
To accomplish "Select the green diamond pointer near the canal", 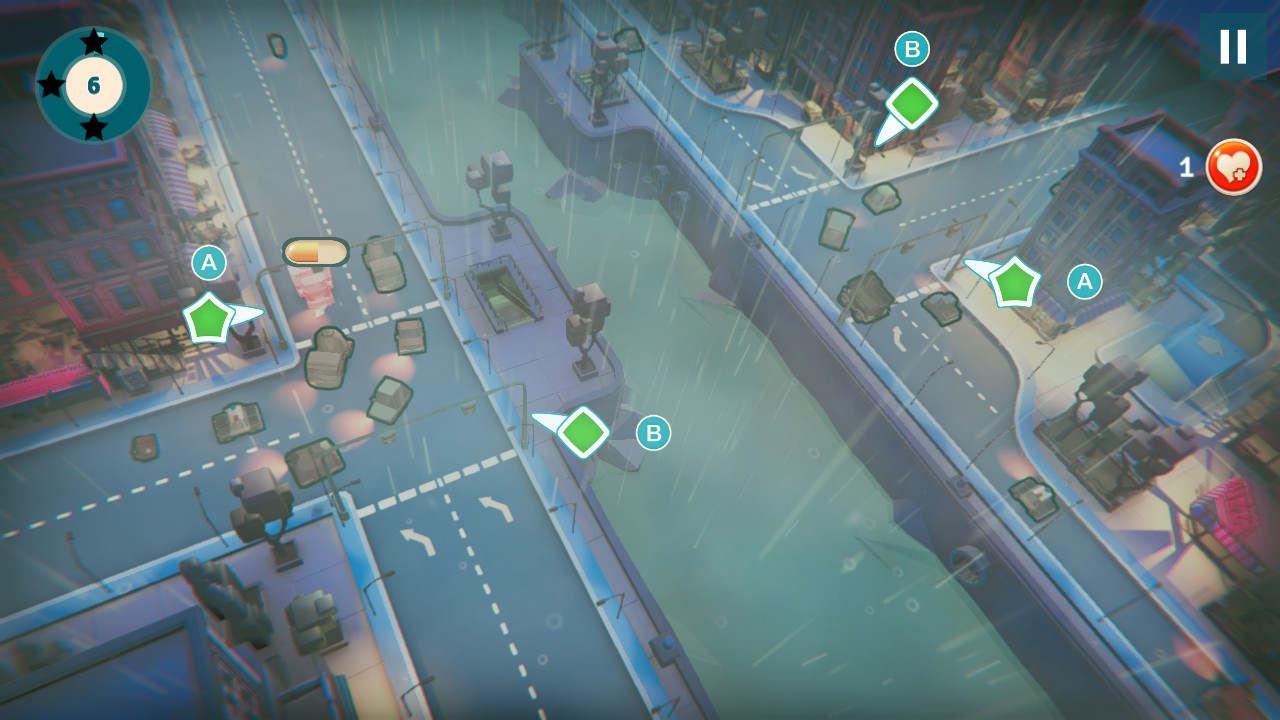I will click(x=583, y=433).
